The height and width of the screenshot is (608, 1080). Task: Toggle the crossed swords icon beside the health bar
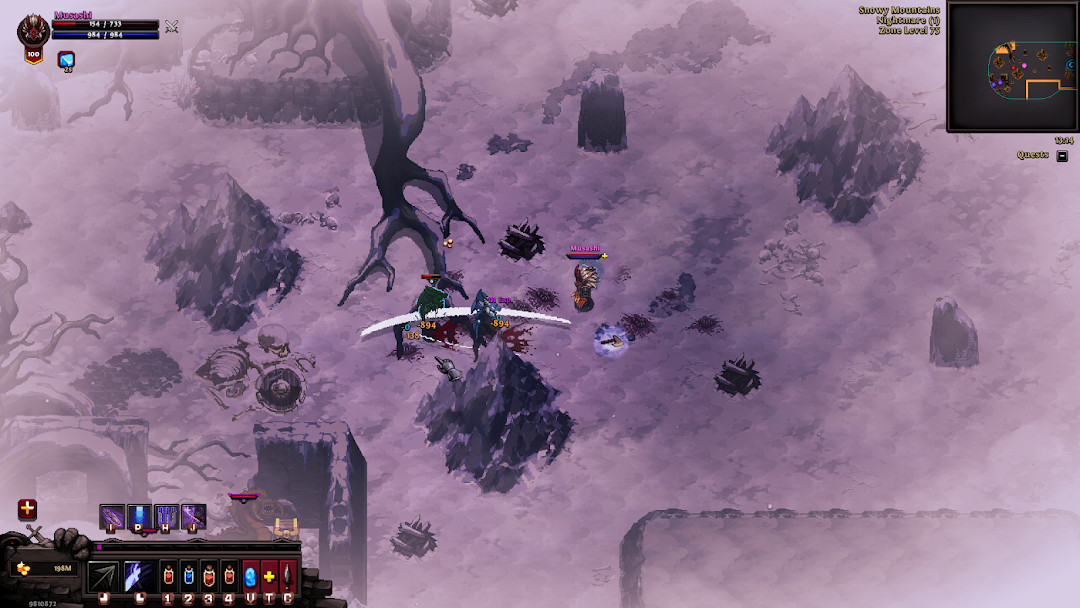172,26
